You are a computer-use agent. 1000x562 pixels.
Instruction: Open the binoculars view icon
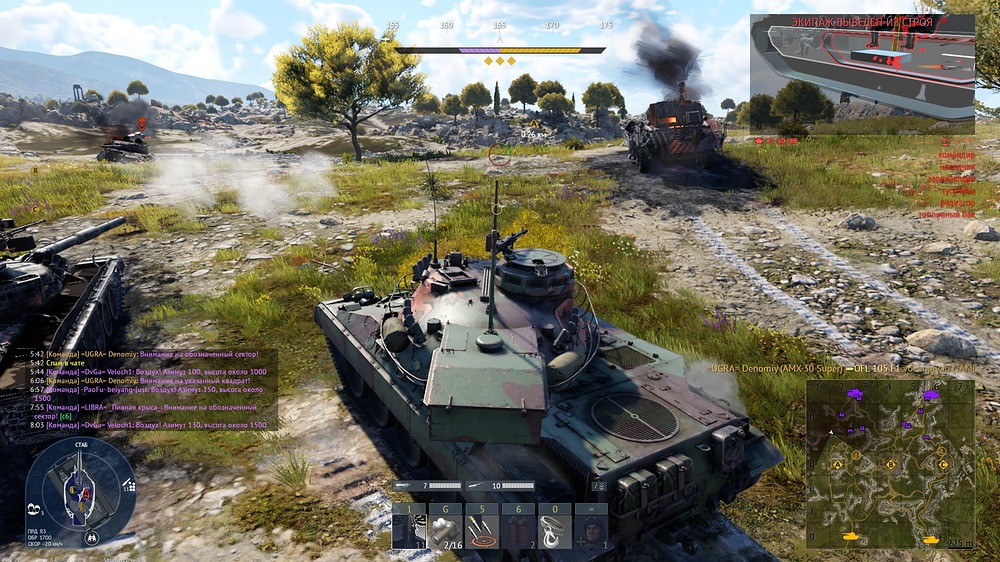[x=92, y=538]
